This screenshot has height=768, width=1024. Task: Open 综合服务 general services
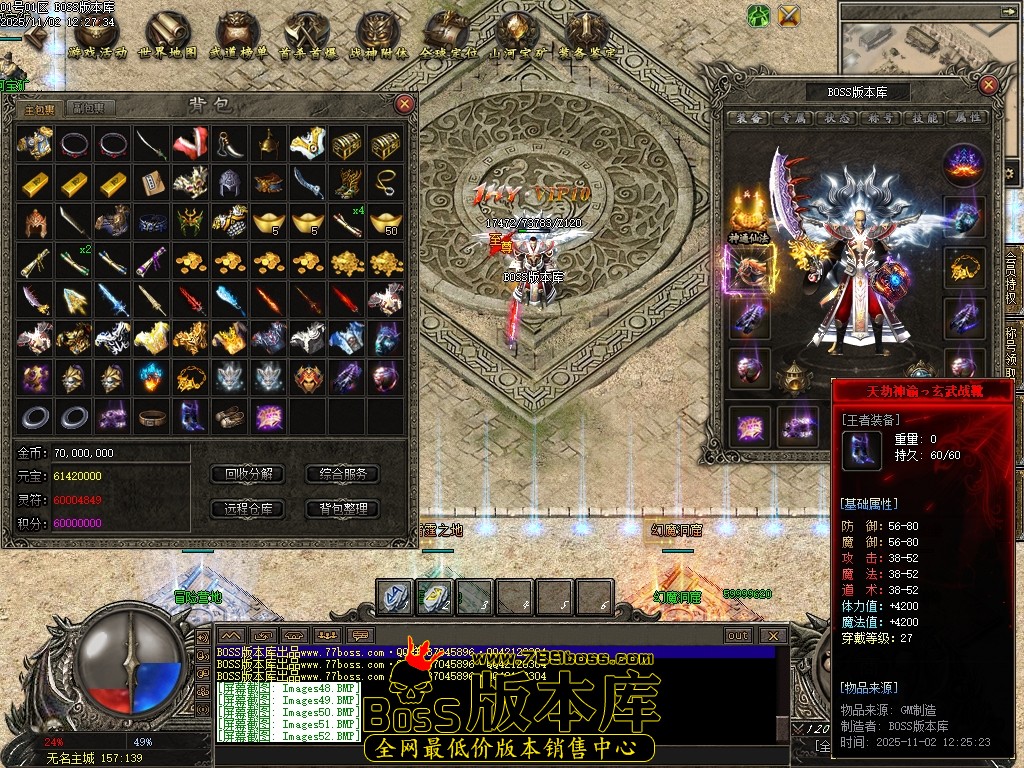pos(343,474)
